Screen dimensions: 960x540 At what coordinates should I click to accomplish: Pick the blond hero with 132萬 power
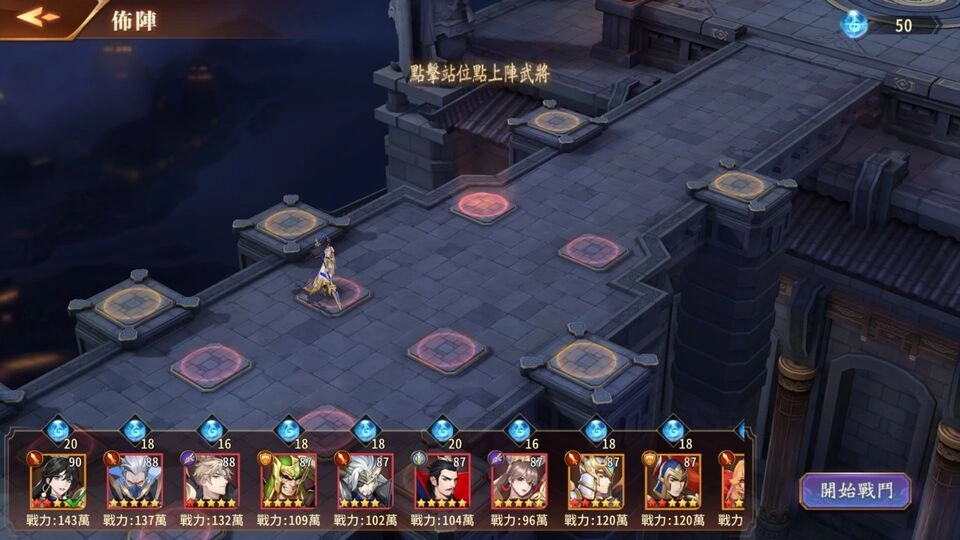(212, 481)
